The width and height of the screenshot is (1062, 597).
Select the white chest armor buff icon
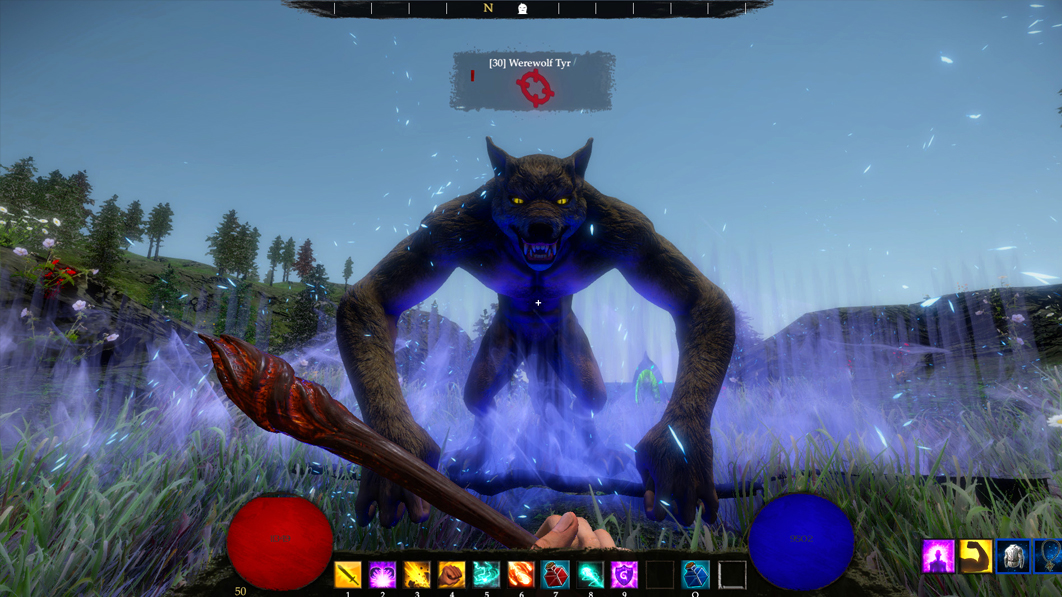point(1013,556)
